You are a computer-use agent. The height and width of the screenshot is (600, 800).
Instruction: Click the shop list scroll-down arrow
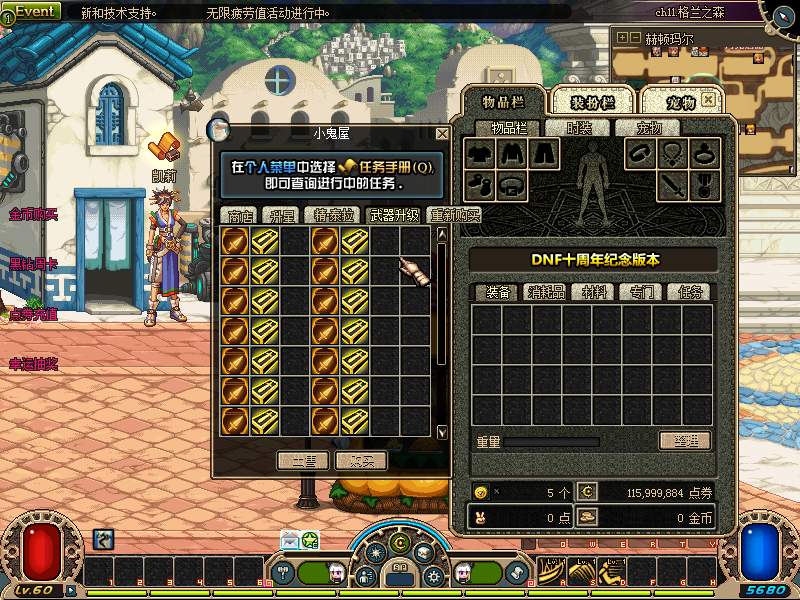click(x=442, y=432)
